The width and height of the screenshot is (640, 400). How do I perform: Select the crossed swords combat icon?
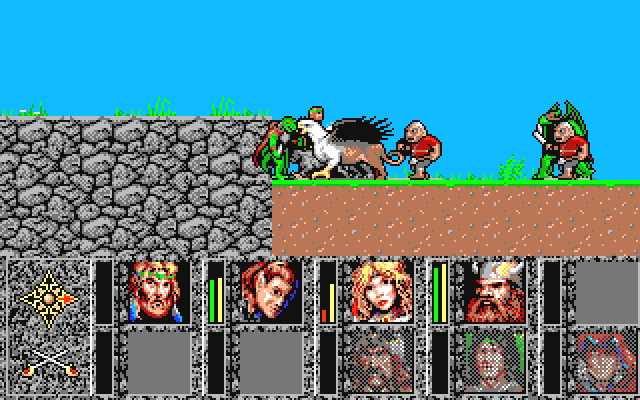47,364
